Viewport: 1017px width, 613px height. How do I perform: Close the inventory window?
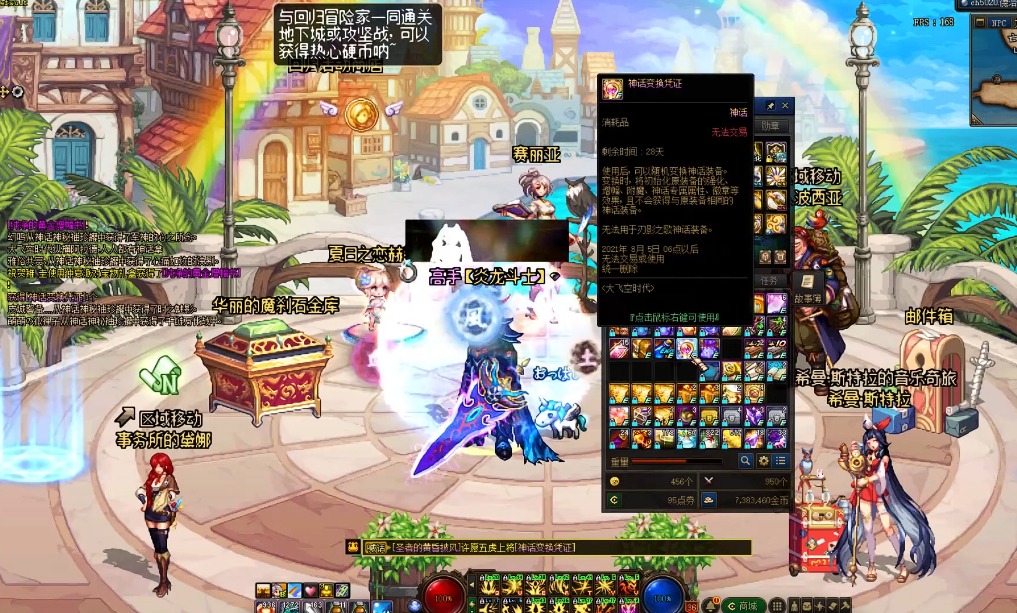point(785,106)
